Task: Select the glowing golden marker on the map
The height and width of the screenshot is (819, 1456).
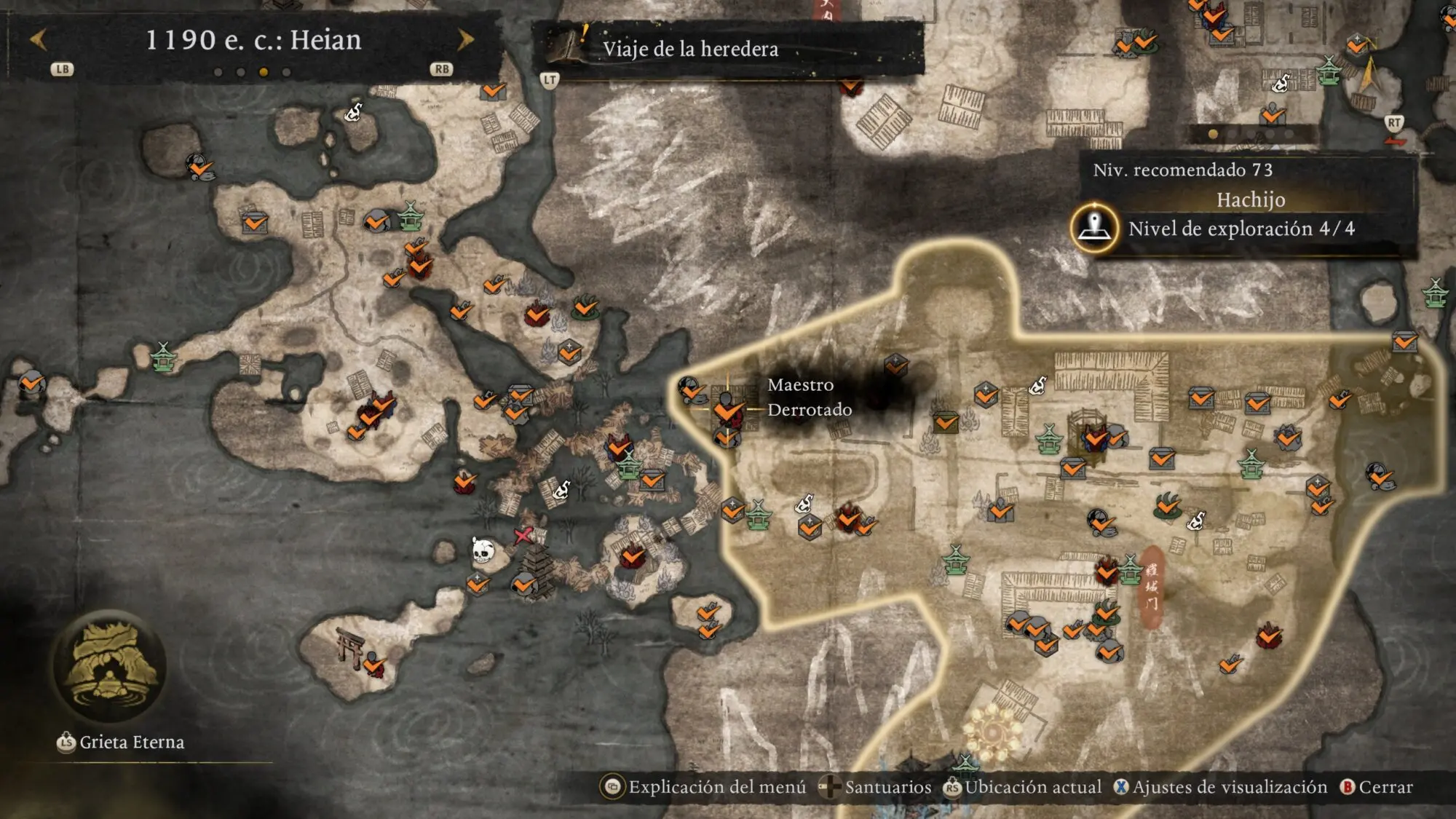Action: tap(993, 730)
